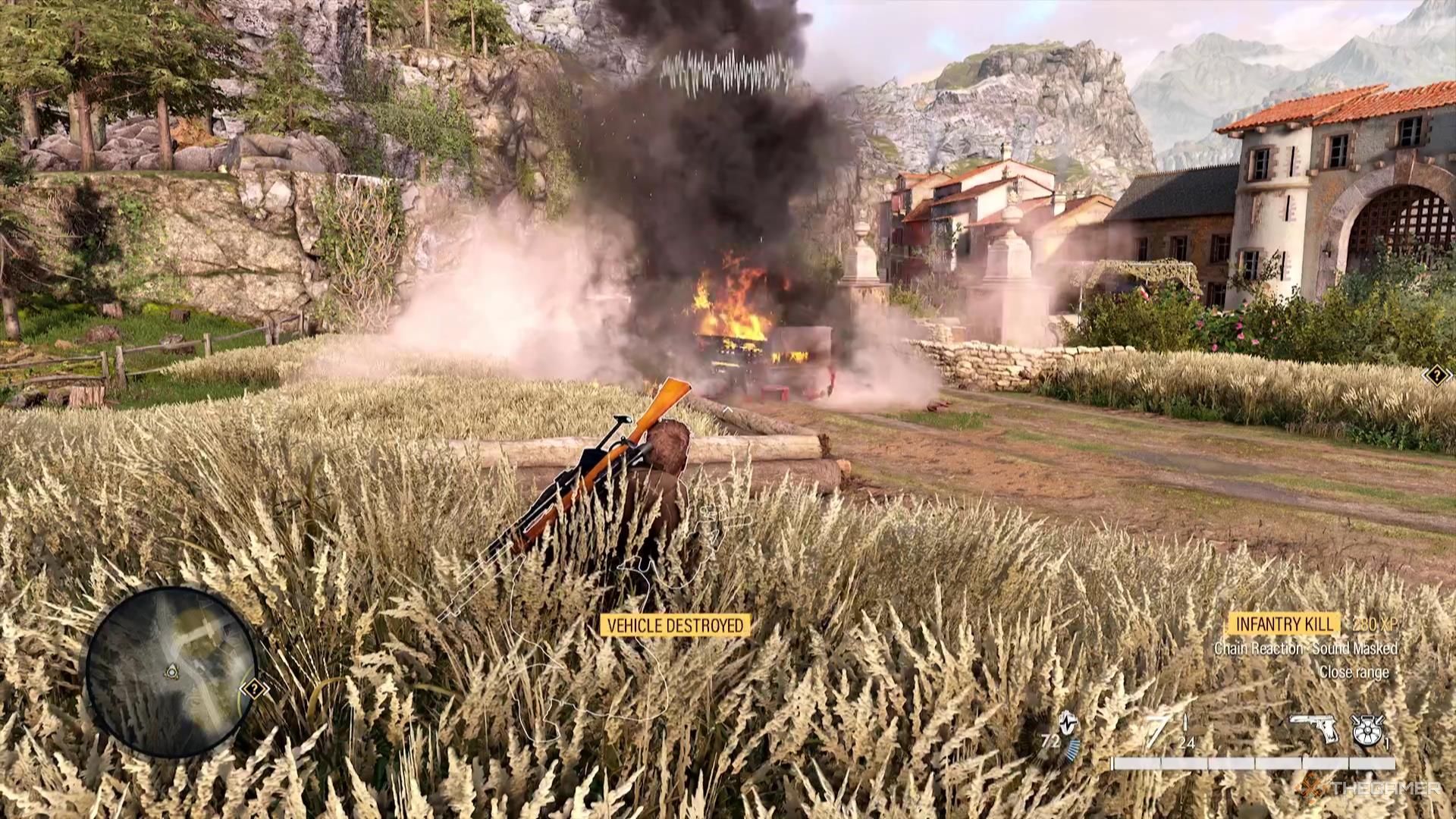Choose the landmine item icon
This screenshot has width=1456, height=819.
1367,730
